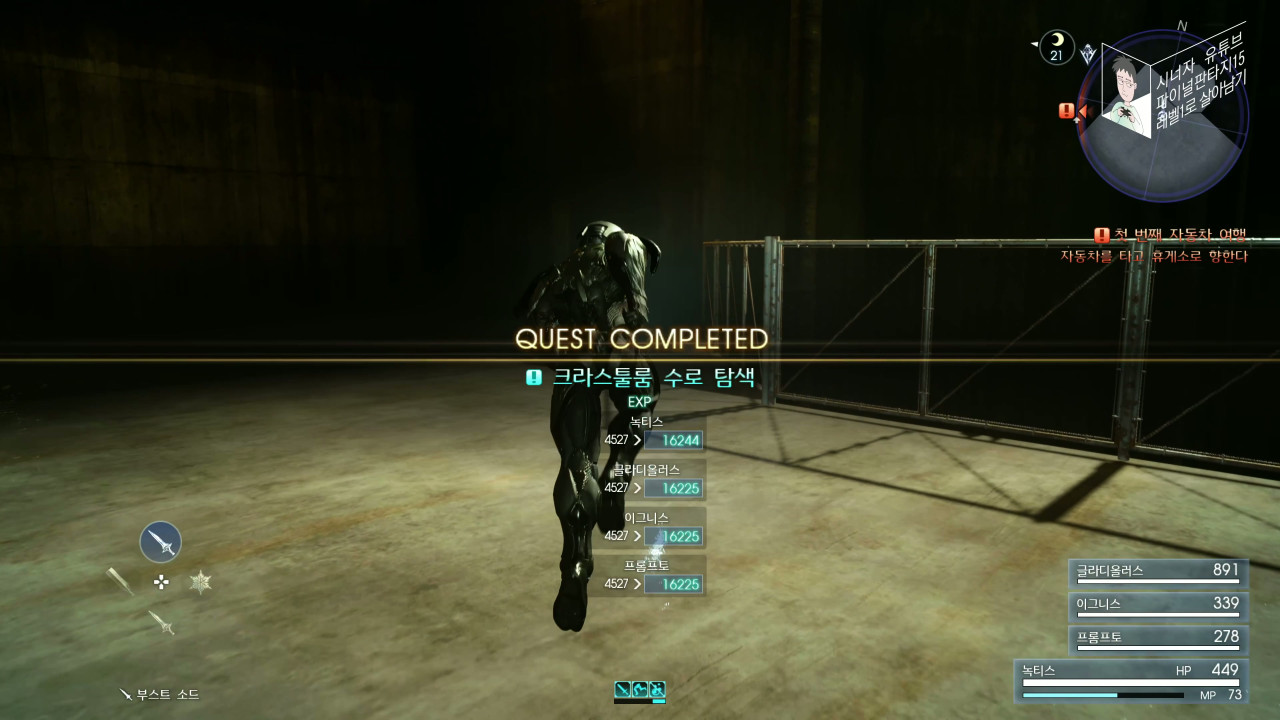Image resolution: width=1280 pixels, height=720 pixels.
Task: Select 이그니스 in the party status list
Action: pos(1158,605)
